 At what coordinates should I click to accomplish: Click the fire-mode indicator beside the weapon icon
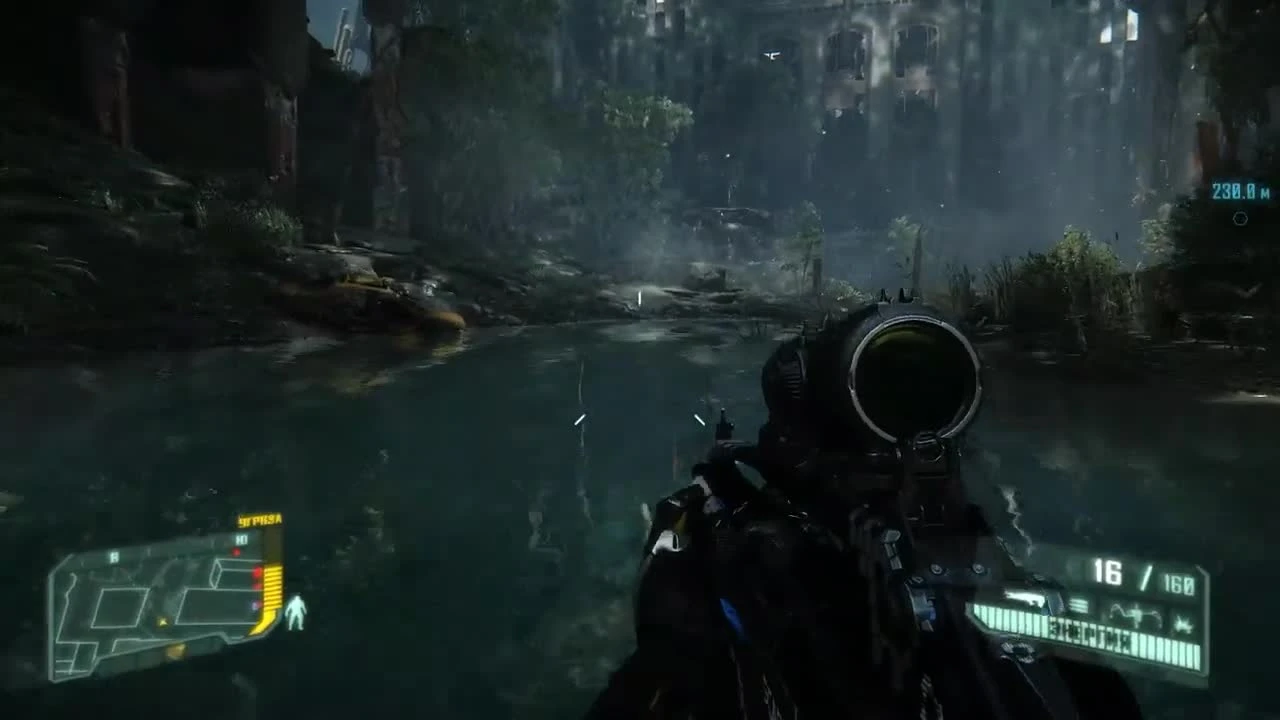pyautogui.click(x=1077, y=602)
